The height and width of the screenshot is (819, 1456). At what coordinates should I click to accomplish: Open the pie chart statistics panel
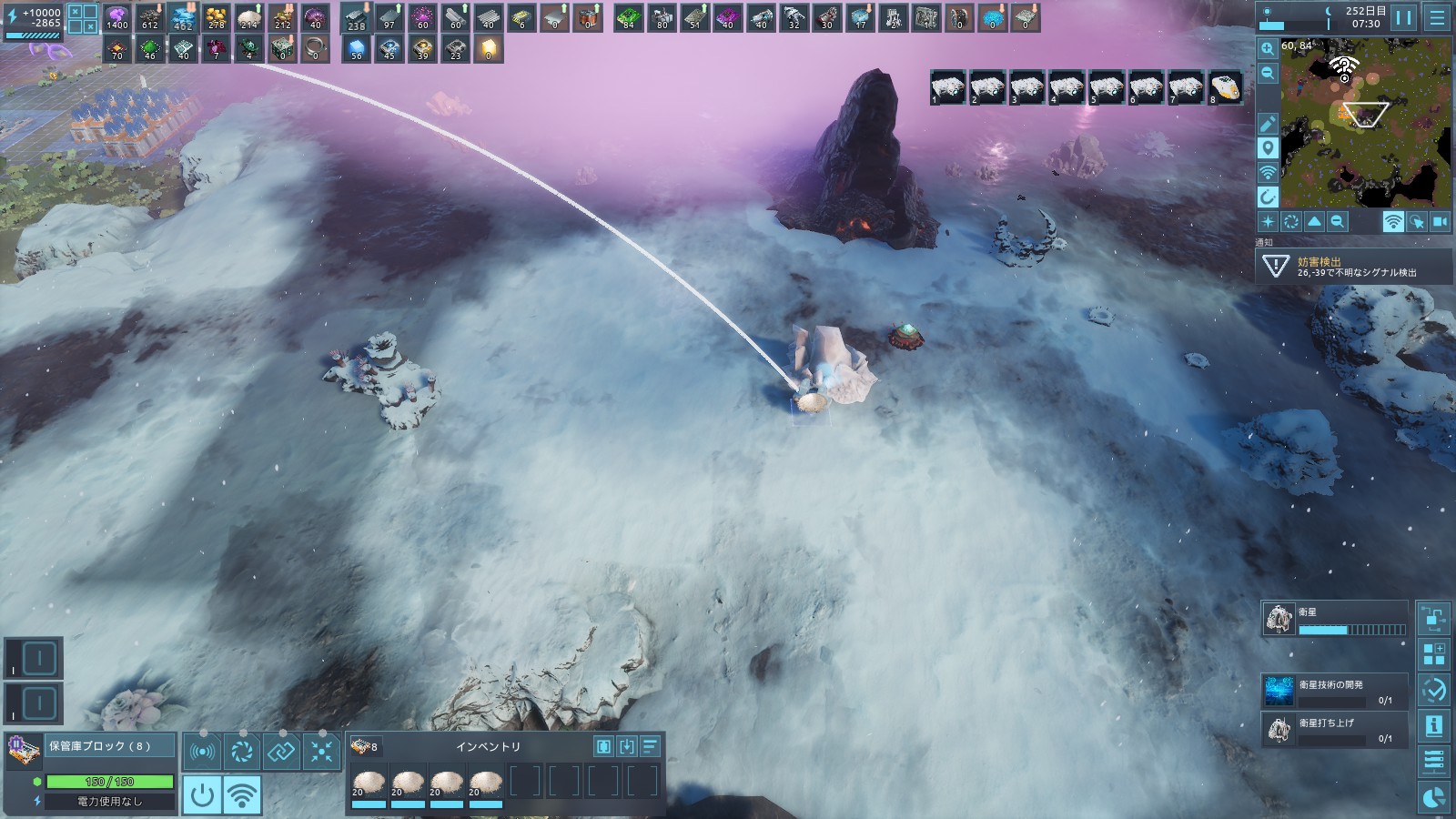coord(1434,797)
